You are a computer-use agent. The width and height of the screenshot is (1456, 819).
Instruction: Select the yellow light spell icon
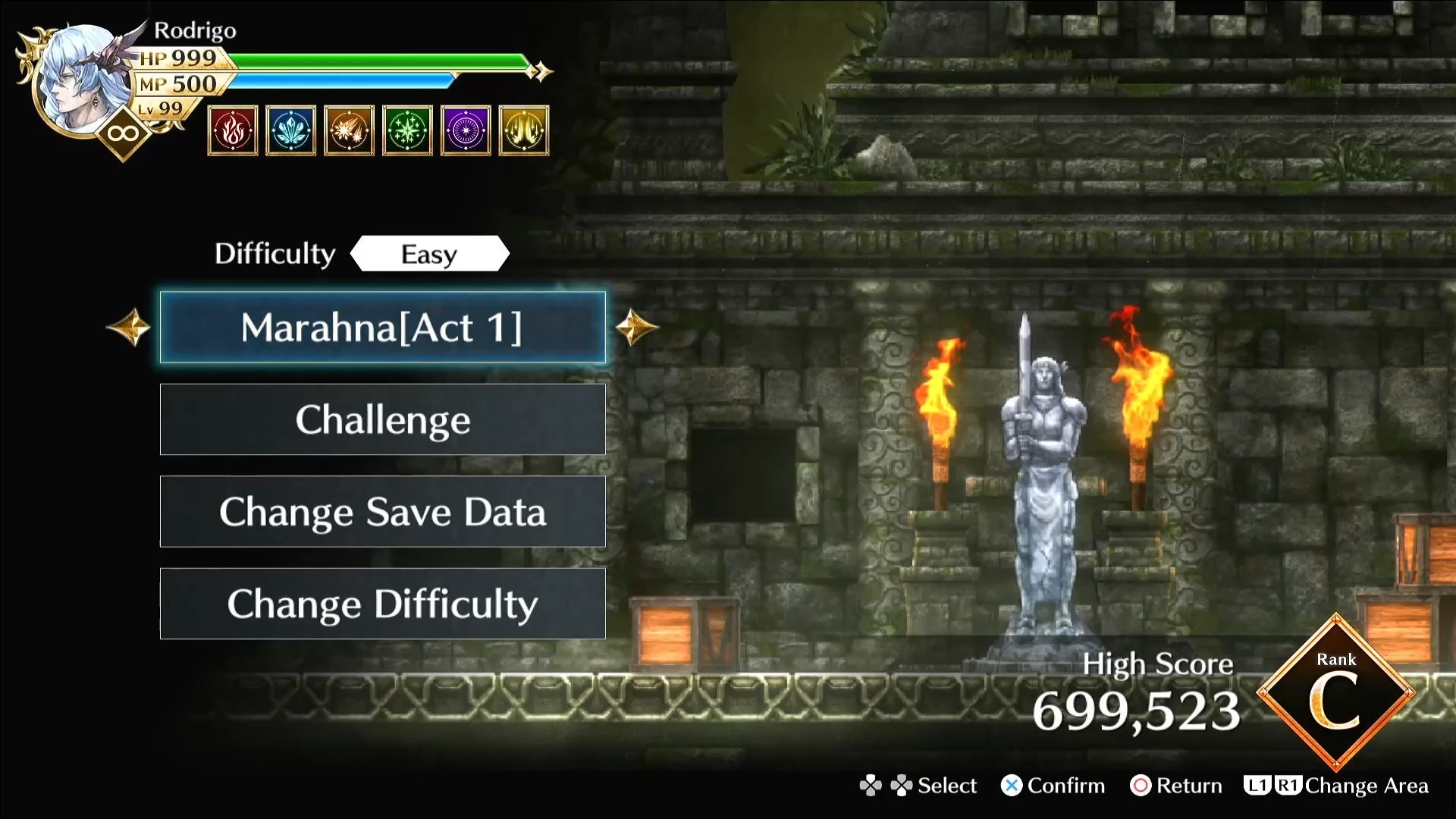tap(524, 130)
